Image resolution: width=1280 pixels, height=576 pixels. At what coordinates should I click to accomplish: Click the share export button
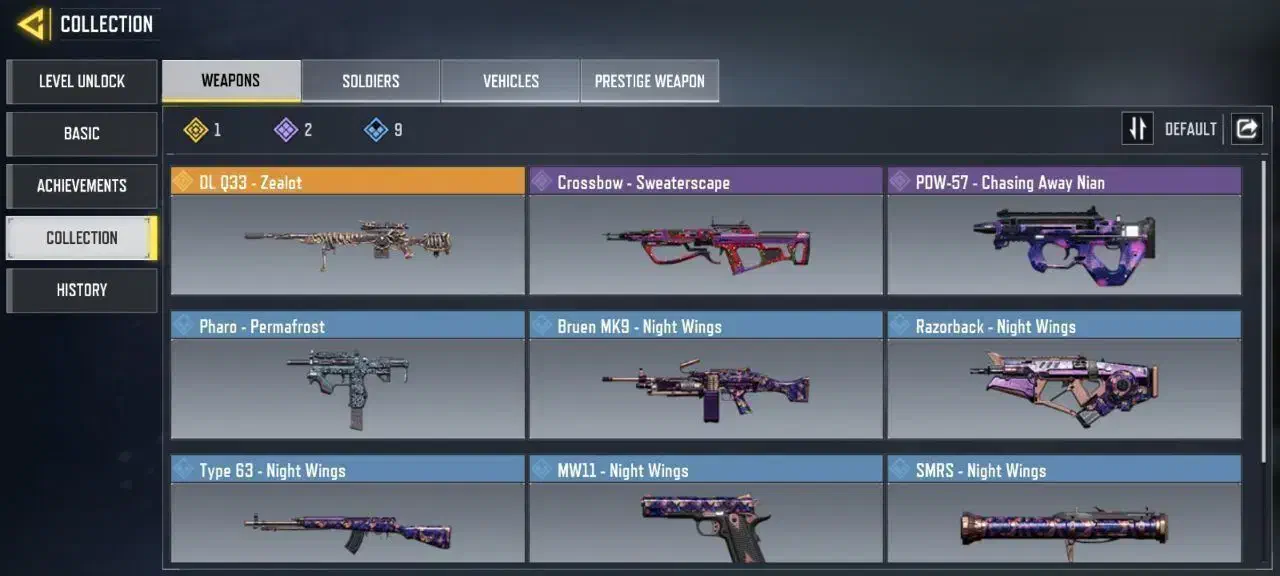coord(1246,129)
